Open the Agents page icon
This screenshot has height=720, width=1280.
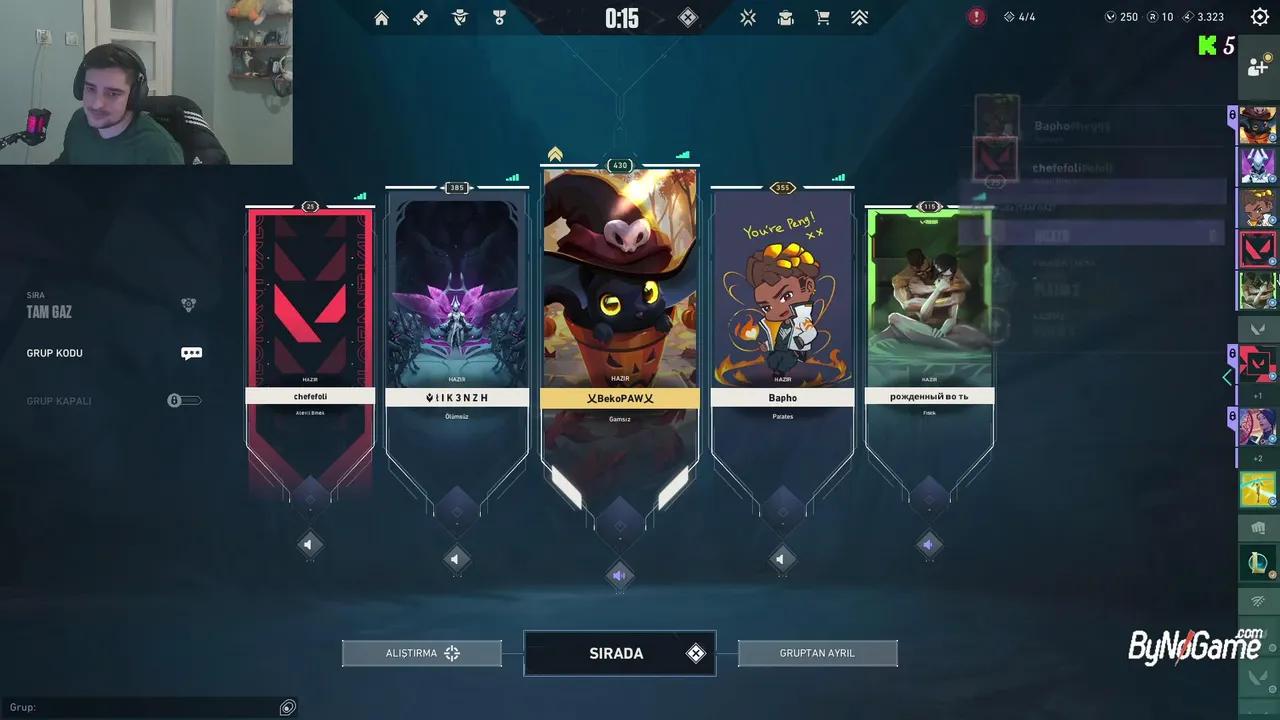coord(459,17)
